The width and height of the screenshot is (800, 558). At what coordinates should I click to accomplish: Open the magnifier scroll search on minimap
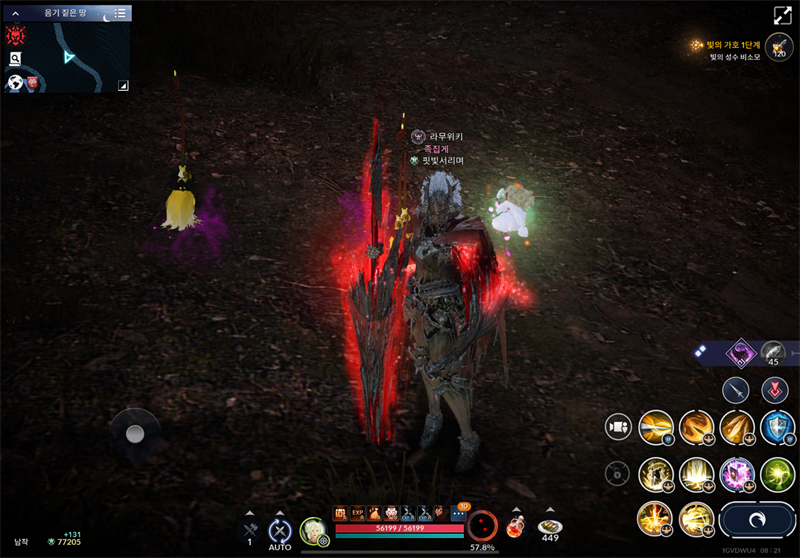[16, 60]
